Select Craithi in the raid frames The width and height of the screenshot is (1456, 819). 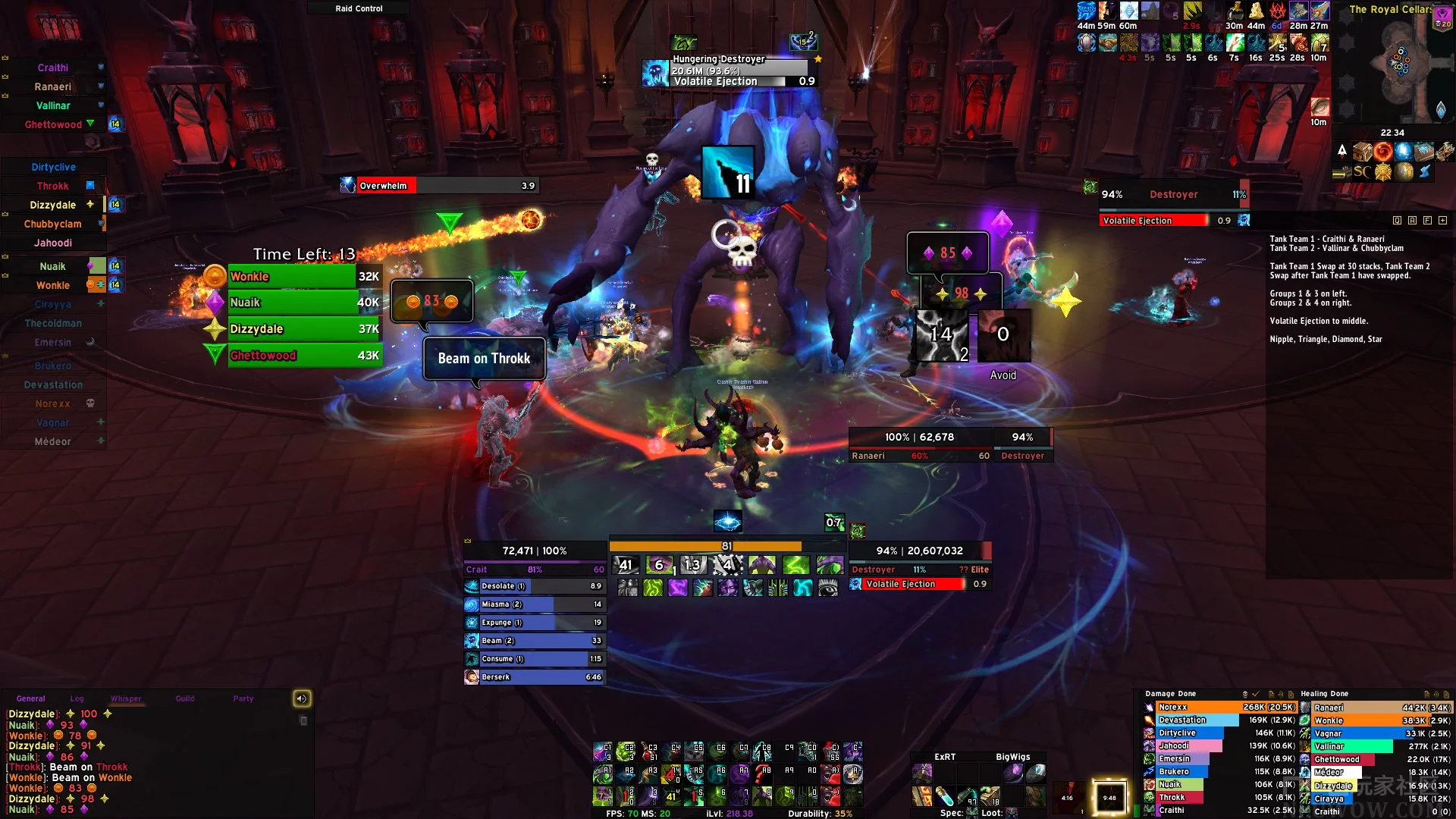53,67
